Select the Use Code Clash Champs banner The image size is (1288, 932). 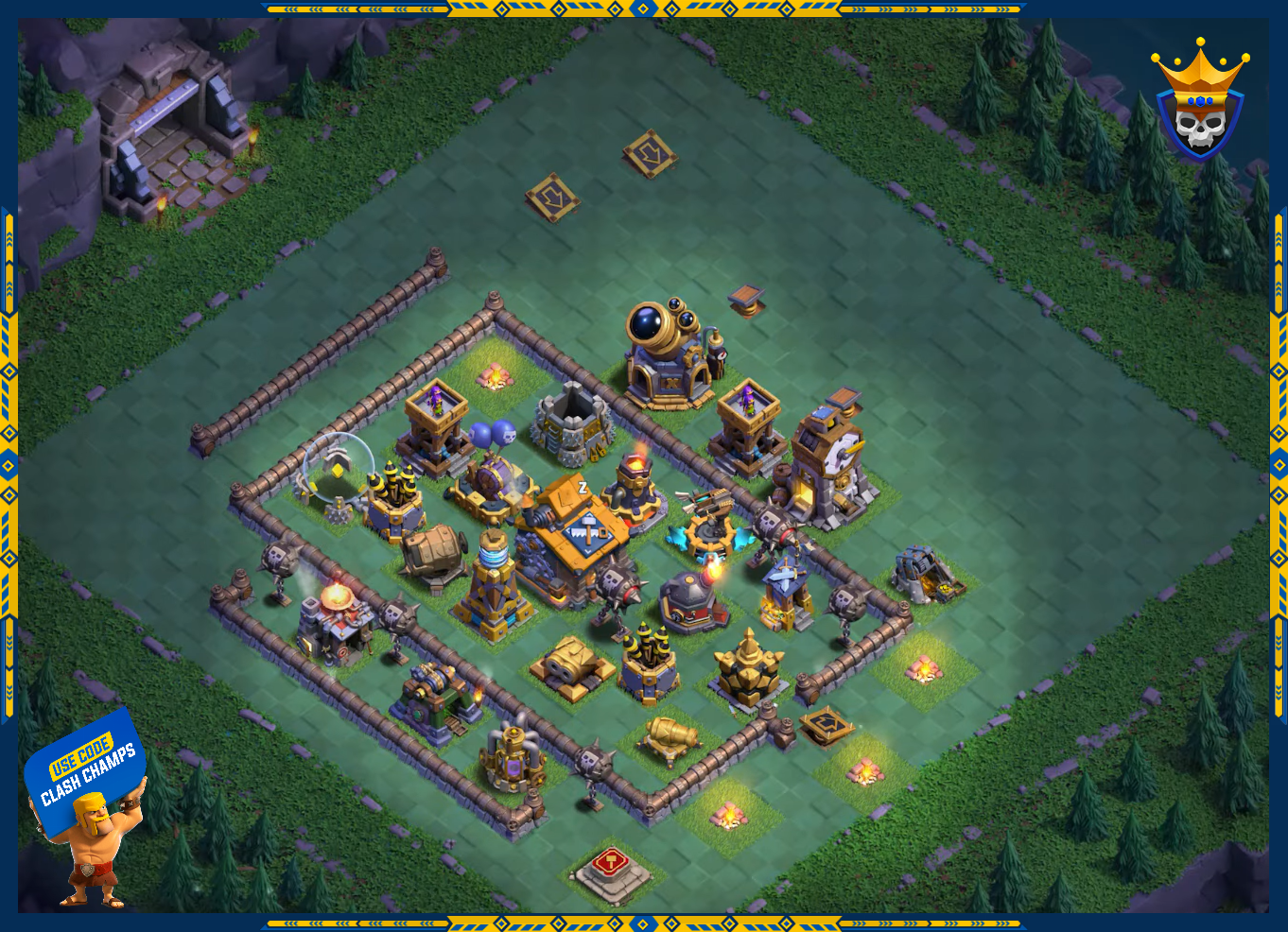[x=85, y=769]
